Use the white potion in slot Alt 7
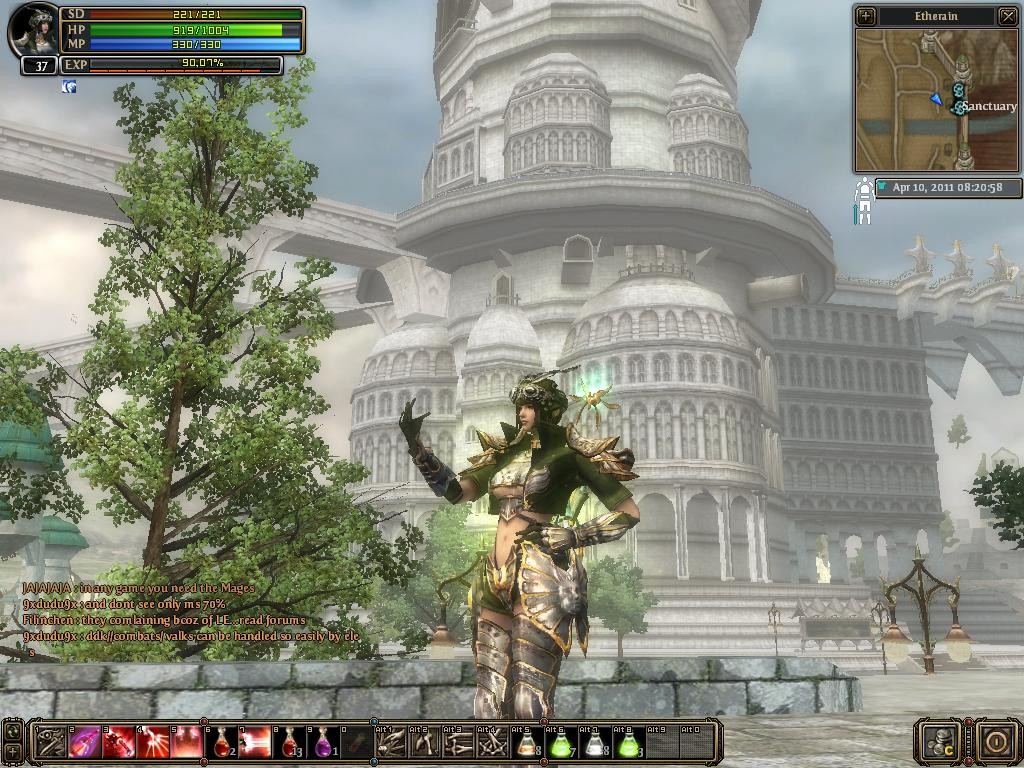The width and height of the screenshot is (1024, 768). pos(594,742)
